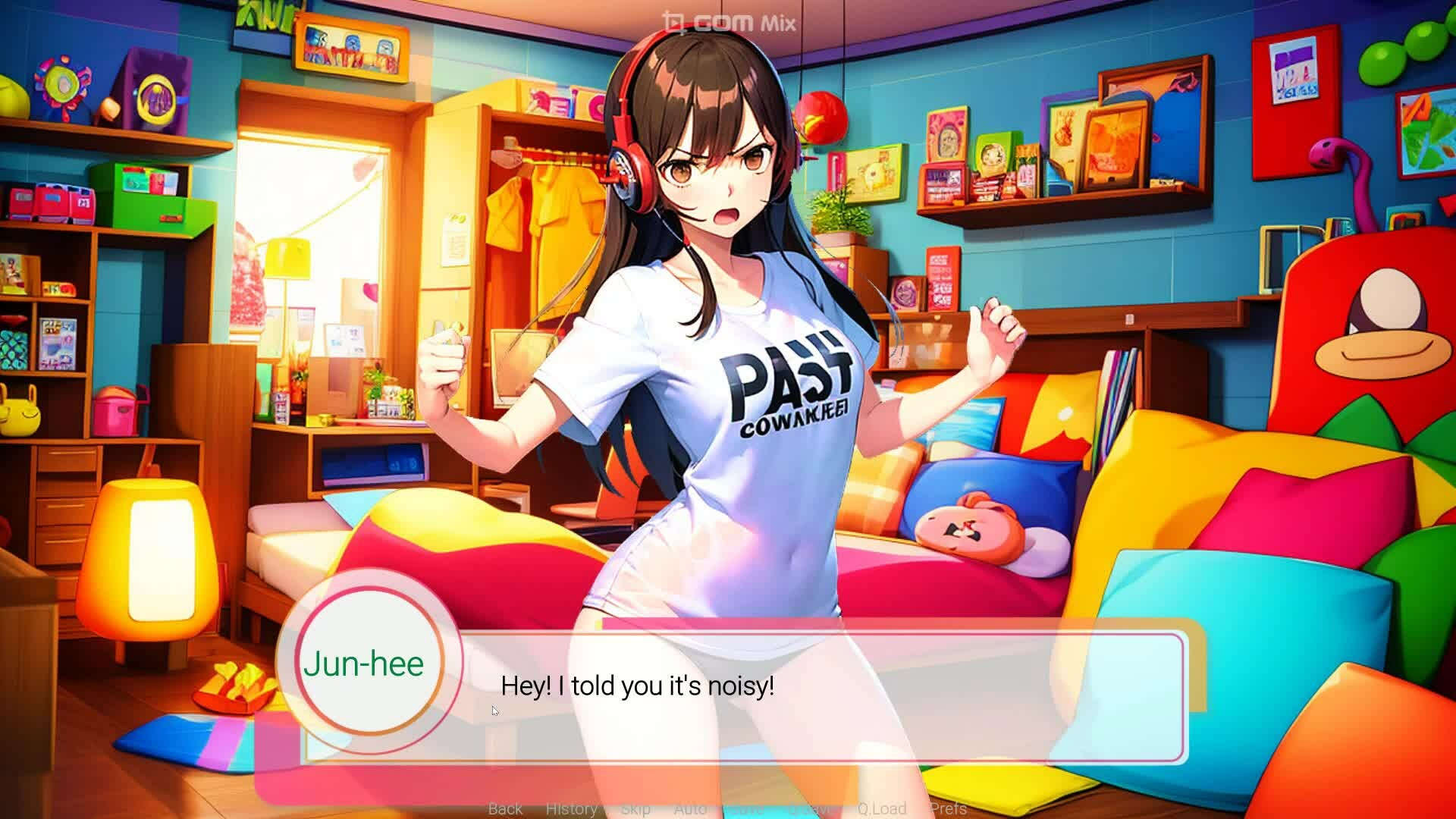Viewport: 1456px width, 819px height.
Task: Open the Prefs settings screen
Action: coord(948,808)
